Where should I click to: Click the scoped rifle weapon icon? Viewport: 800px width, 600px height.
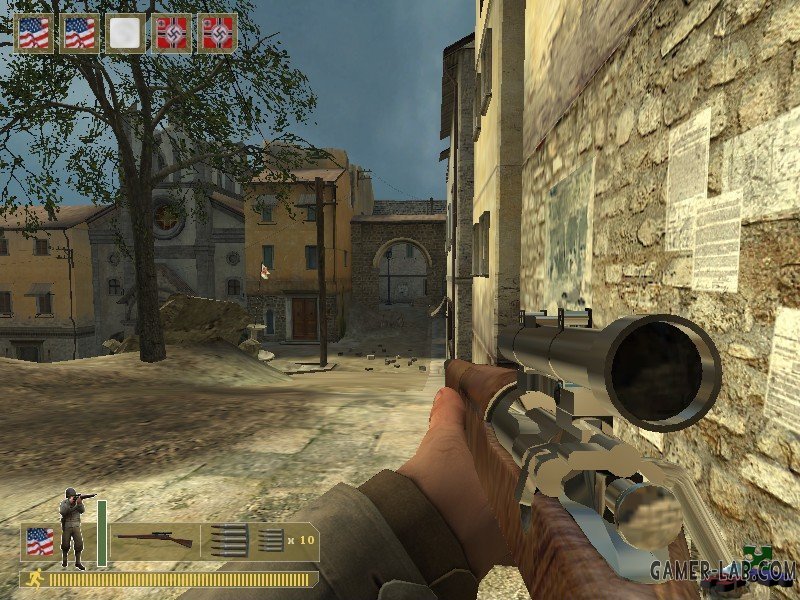154,540
